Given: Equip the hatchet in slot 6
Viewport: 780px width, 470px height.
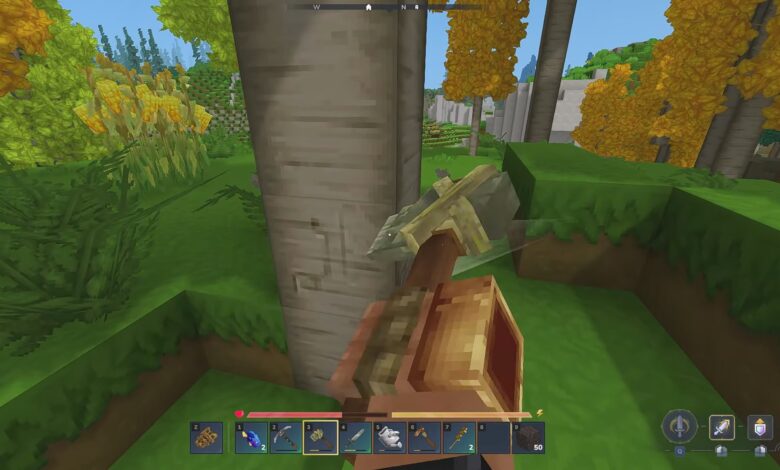Looking at the screenshot, I should coord(424,438).
